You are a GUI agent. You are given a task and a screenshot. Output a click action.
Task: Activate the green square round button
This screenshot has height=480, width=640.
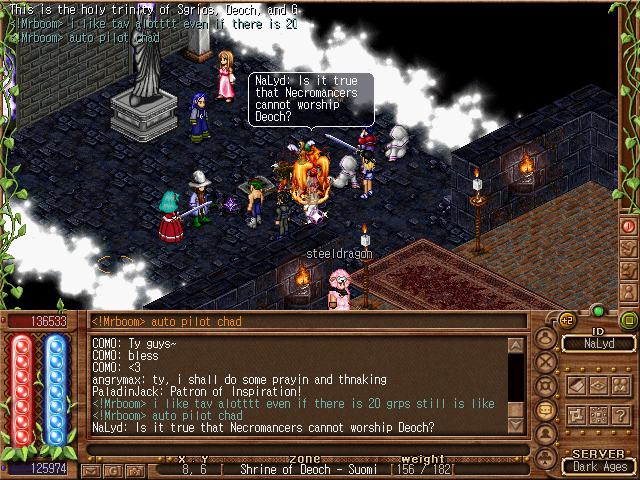(628, 320)
